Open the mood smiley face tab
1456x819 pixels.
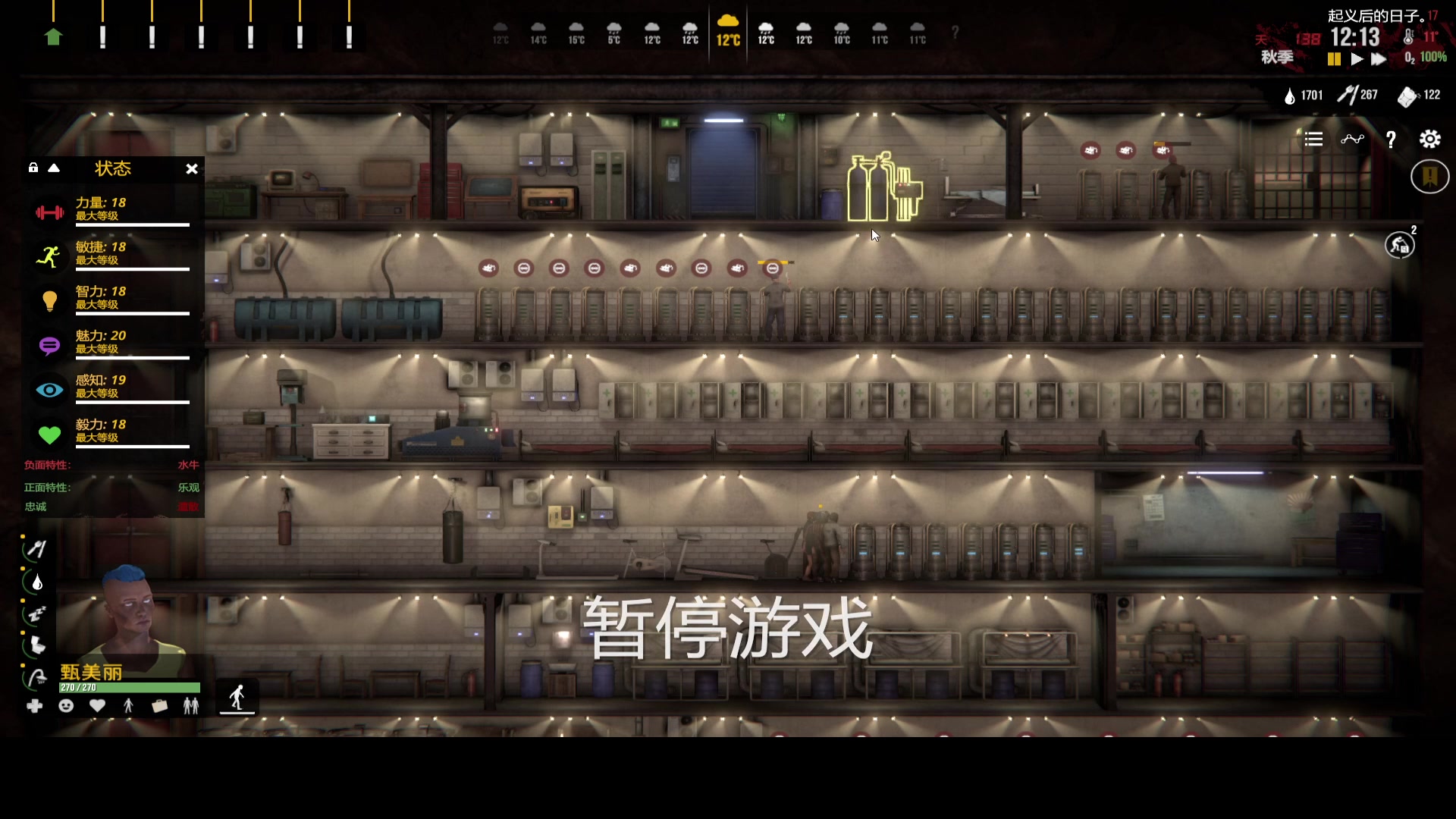point(66,706)
